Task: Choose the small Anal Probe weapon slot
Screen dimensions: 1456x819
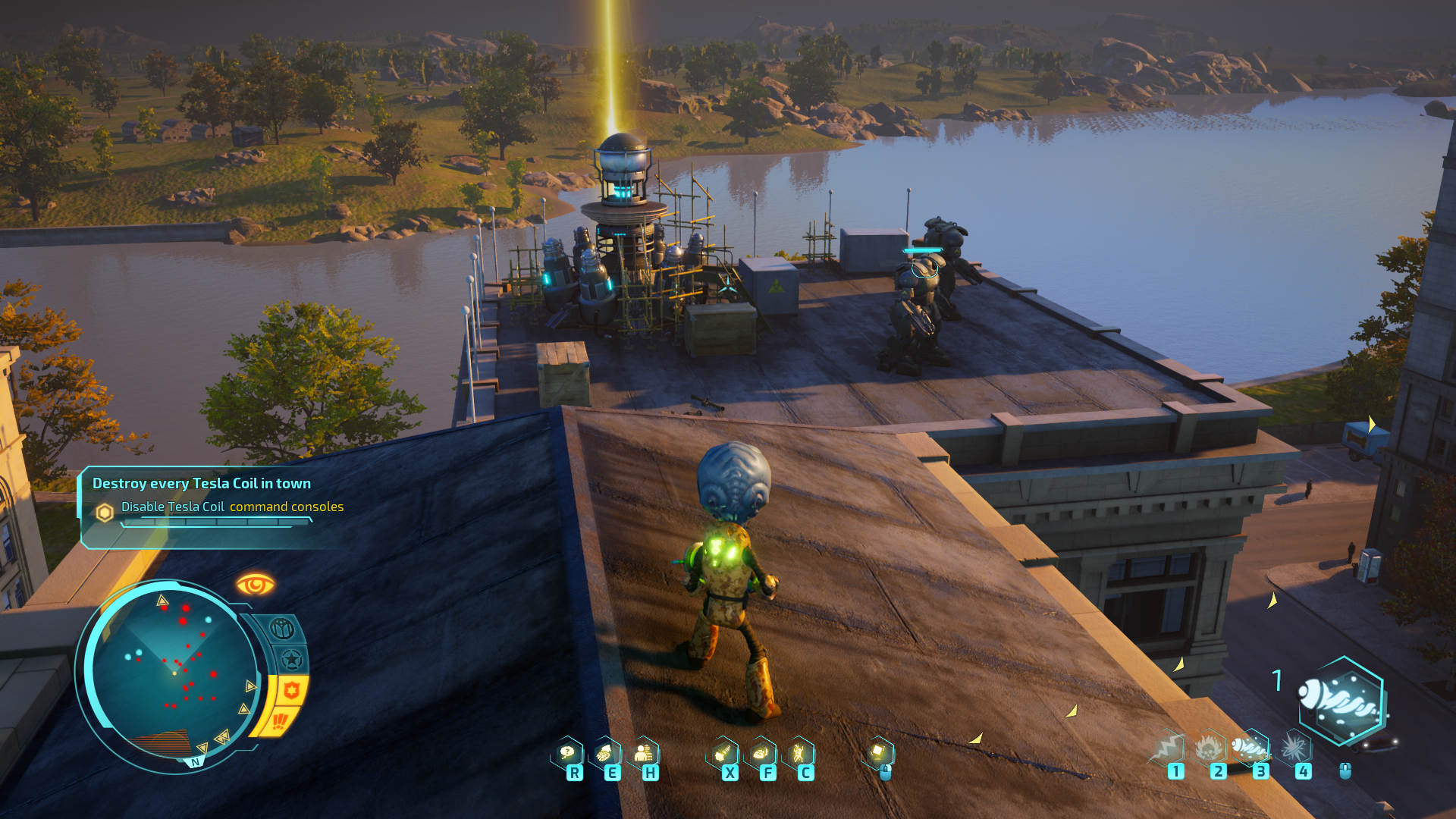Action: 1250,748
